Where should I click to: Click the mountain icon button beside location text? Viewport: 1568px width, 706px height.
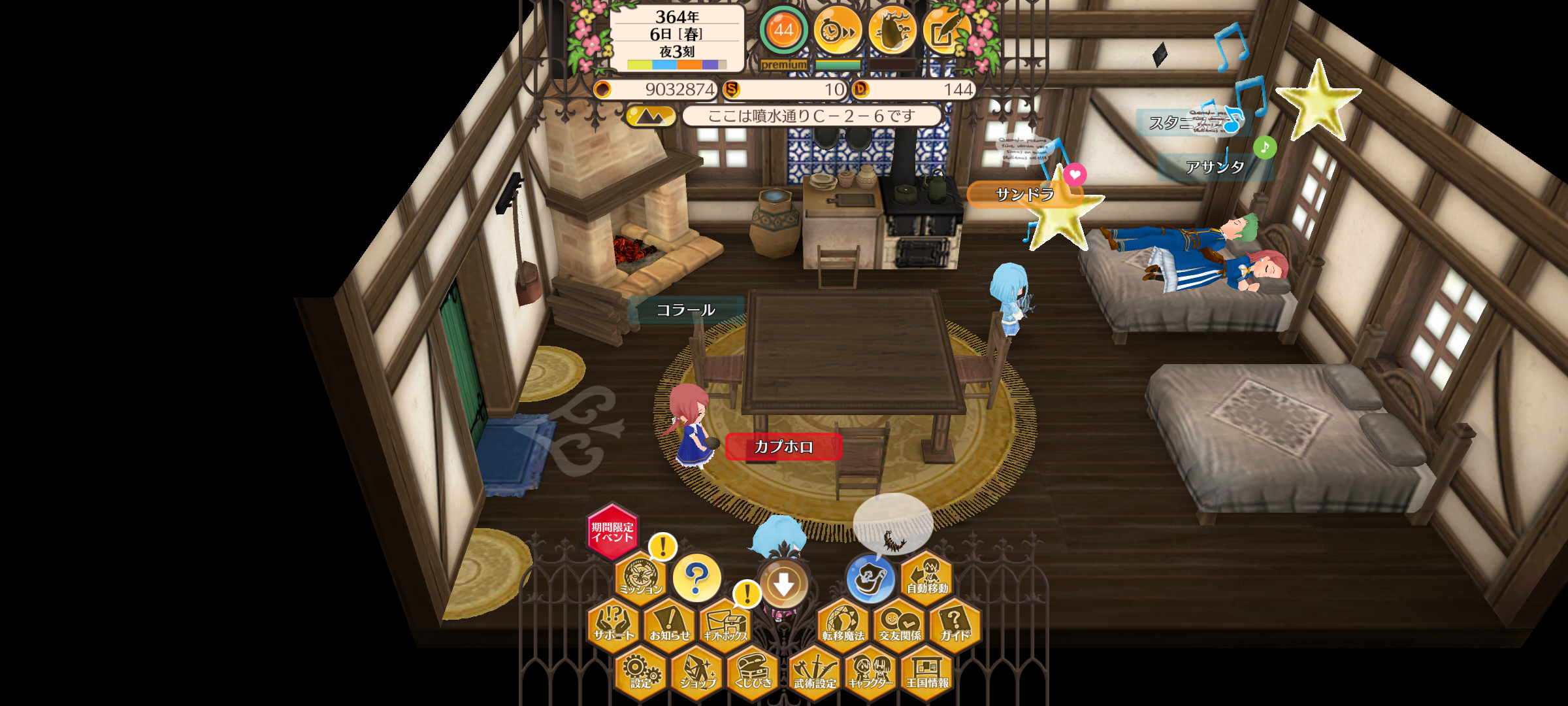coord(650,116)
